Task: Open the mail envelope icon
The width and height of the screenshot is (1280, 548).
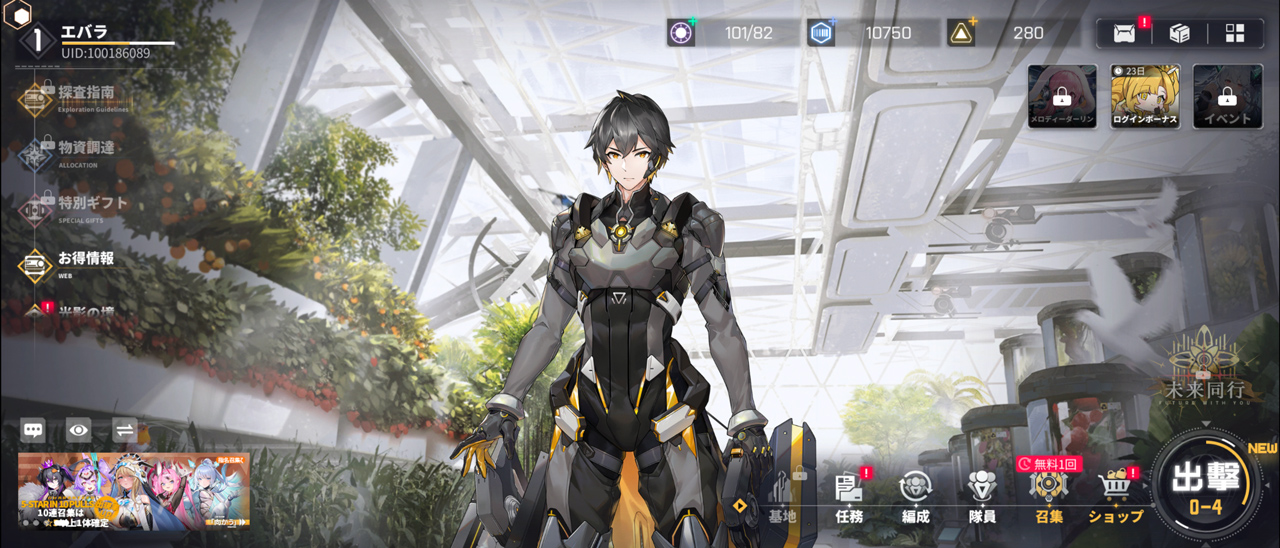Action: (x=1124, y=33)
